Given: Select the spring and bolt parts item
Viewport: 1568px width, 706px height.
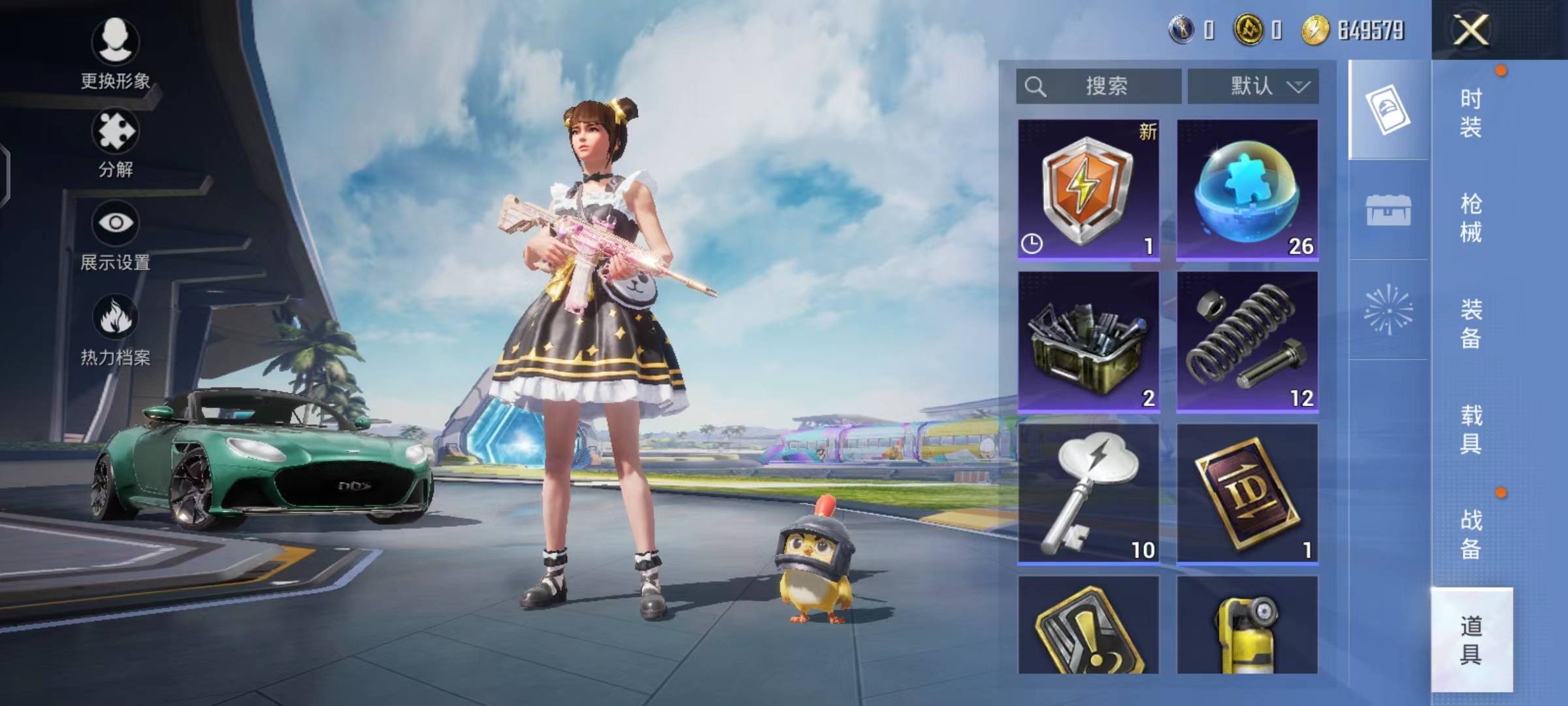Looking at the screenshot, I should pos(1247,342).
